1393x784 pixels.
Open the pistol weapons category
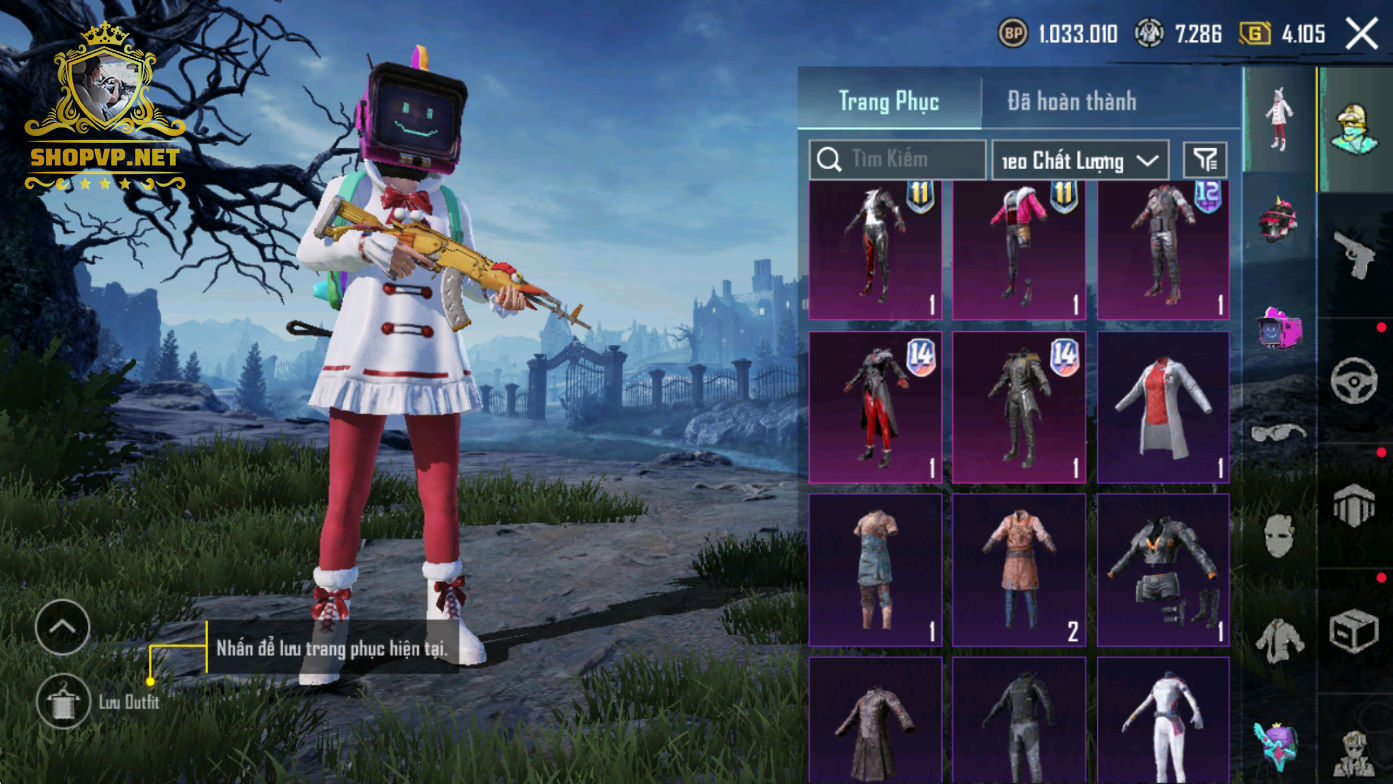point(1355,255)
